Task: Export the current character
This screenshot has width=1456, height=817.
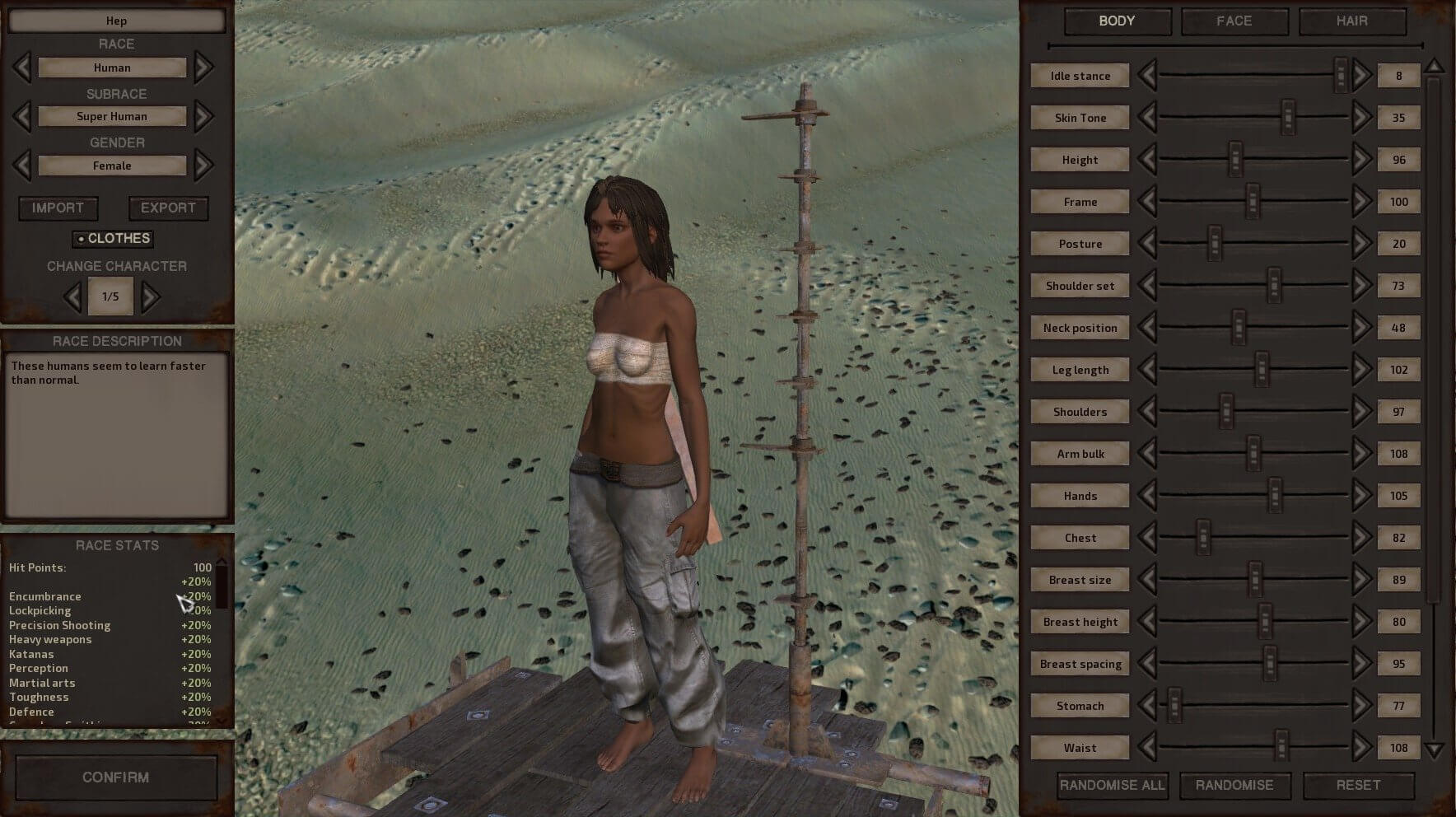Action: pyautogui.click(x=168, y=208)
